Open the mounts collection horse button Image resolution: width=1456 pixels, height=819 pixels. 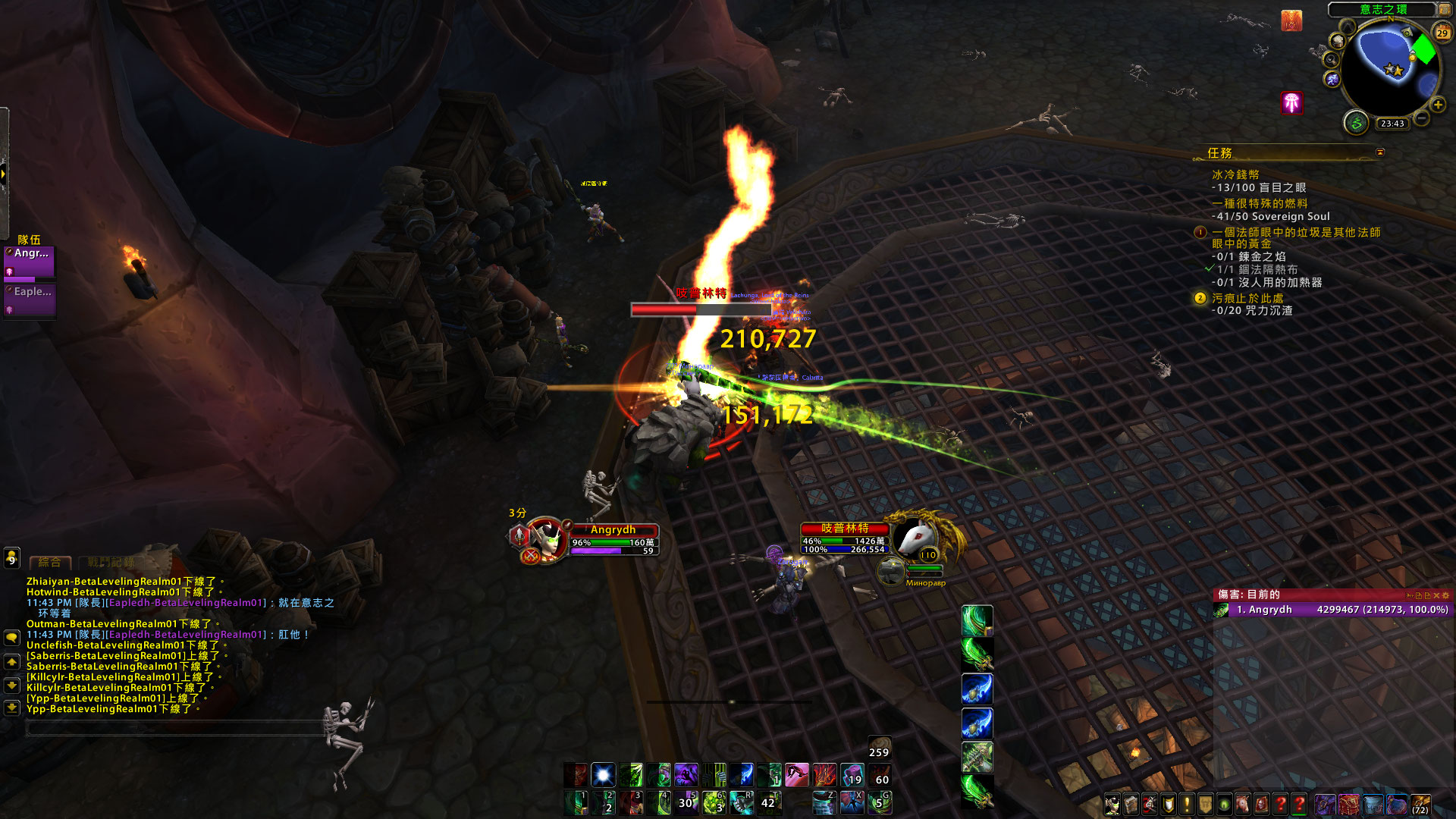point(1242,804)
